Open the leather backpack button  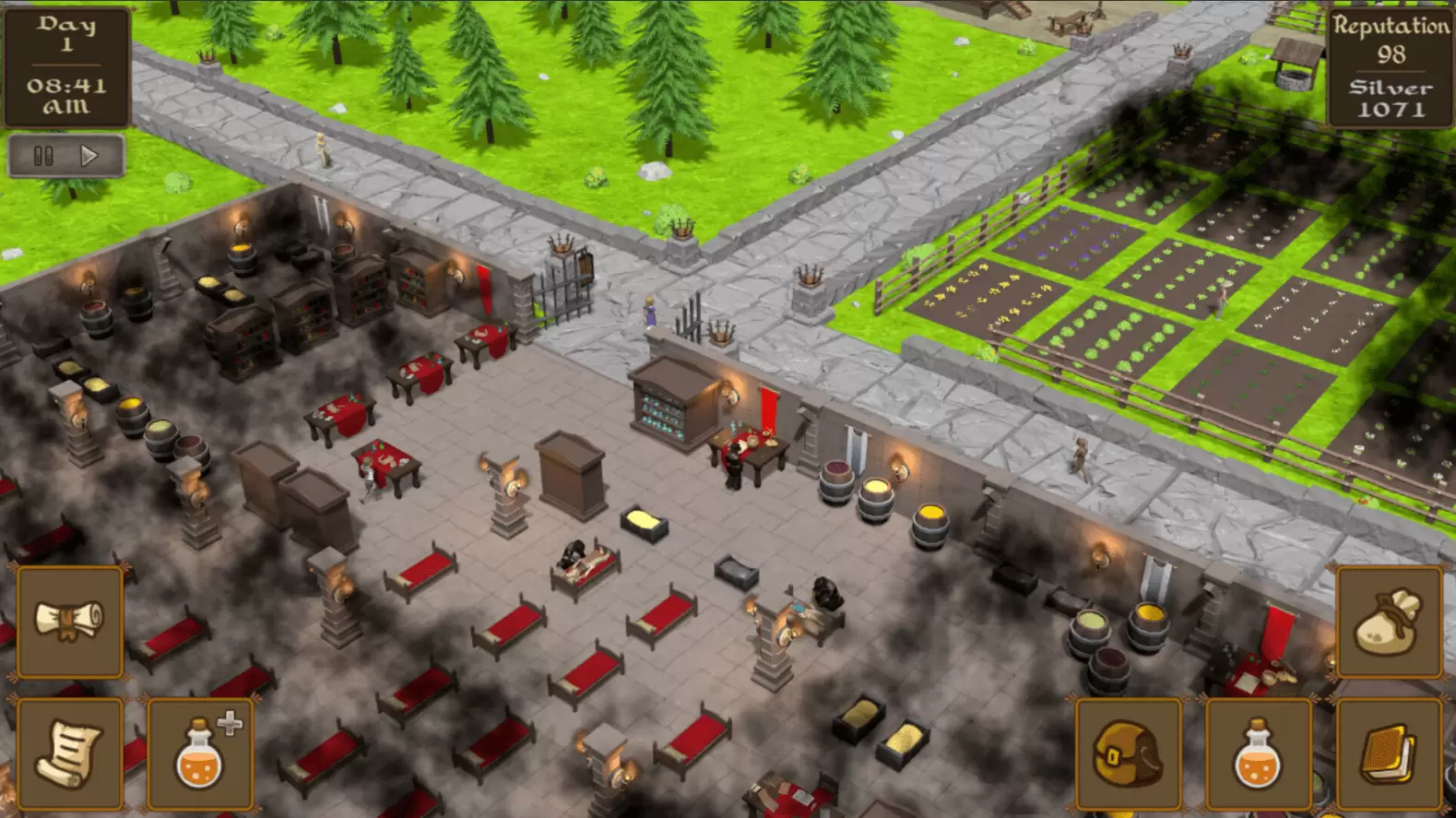(x=1129, y=753)
